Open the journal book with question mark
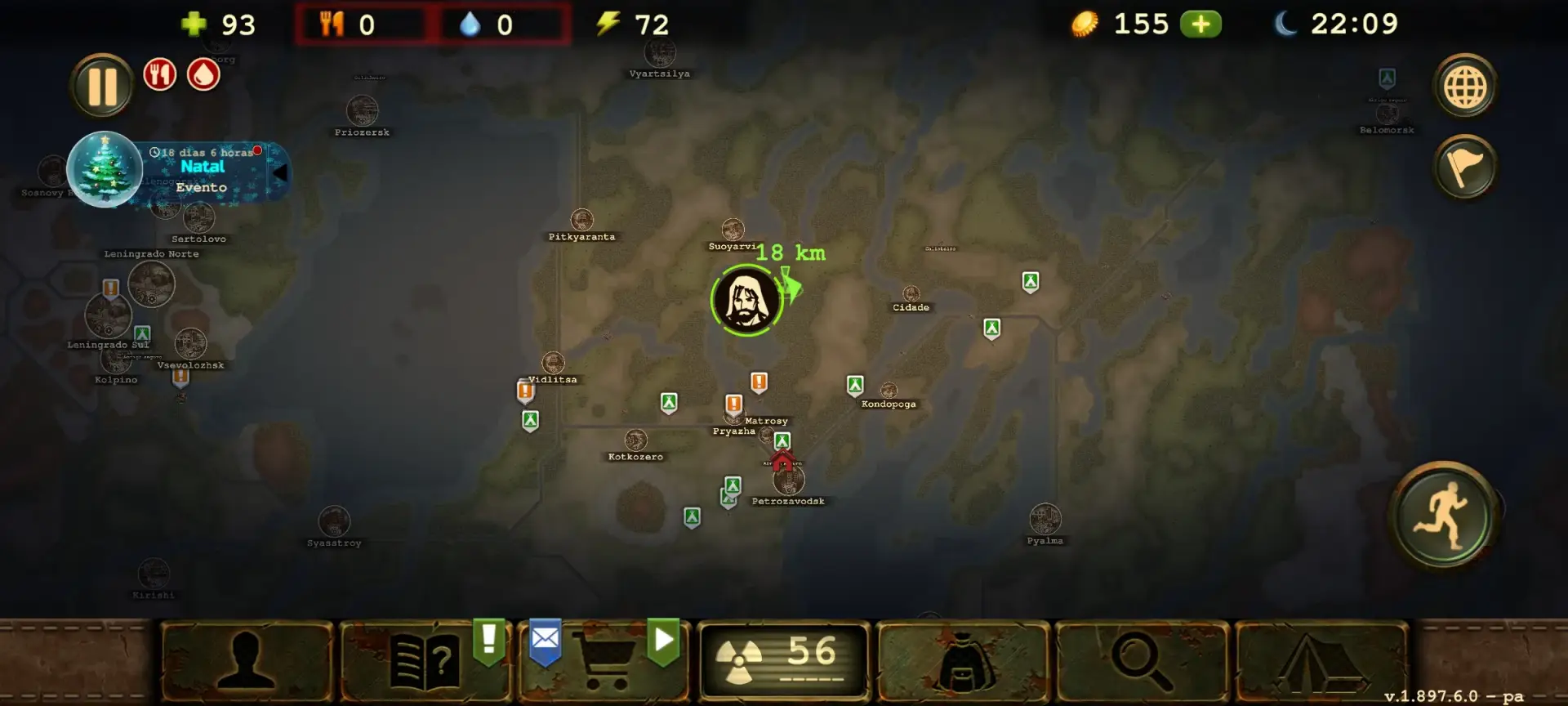This screenshot has height=706, width=1568. click(x=425, y=662)
